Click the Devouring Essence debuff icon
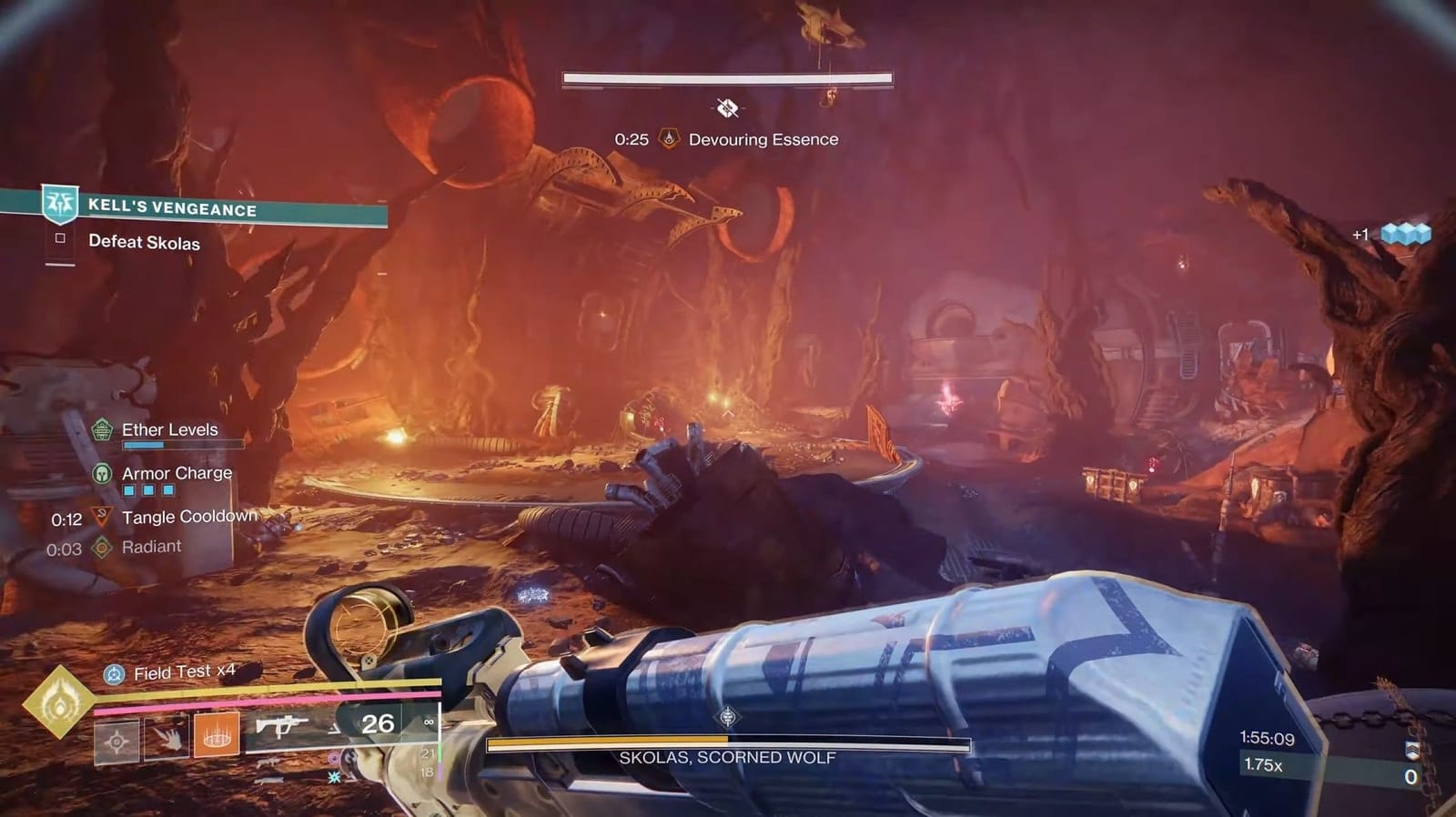This screenshot has width=1456, height=817. click(x=670, y=139)
